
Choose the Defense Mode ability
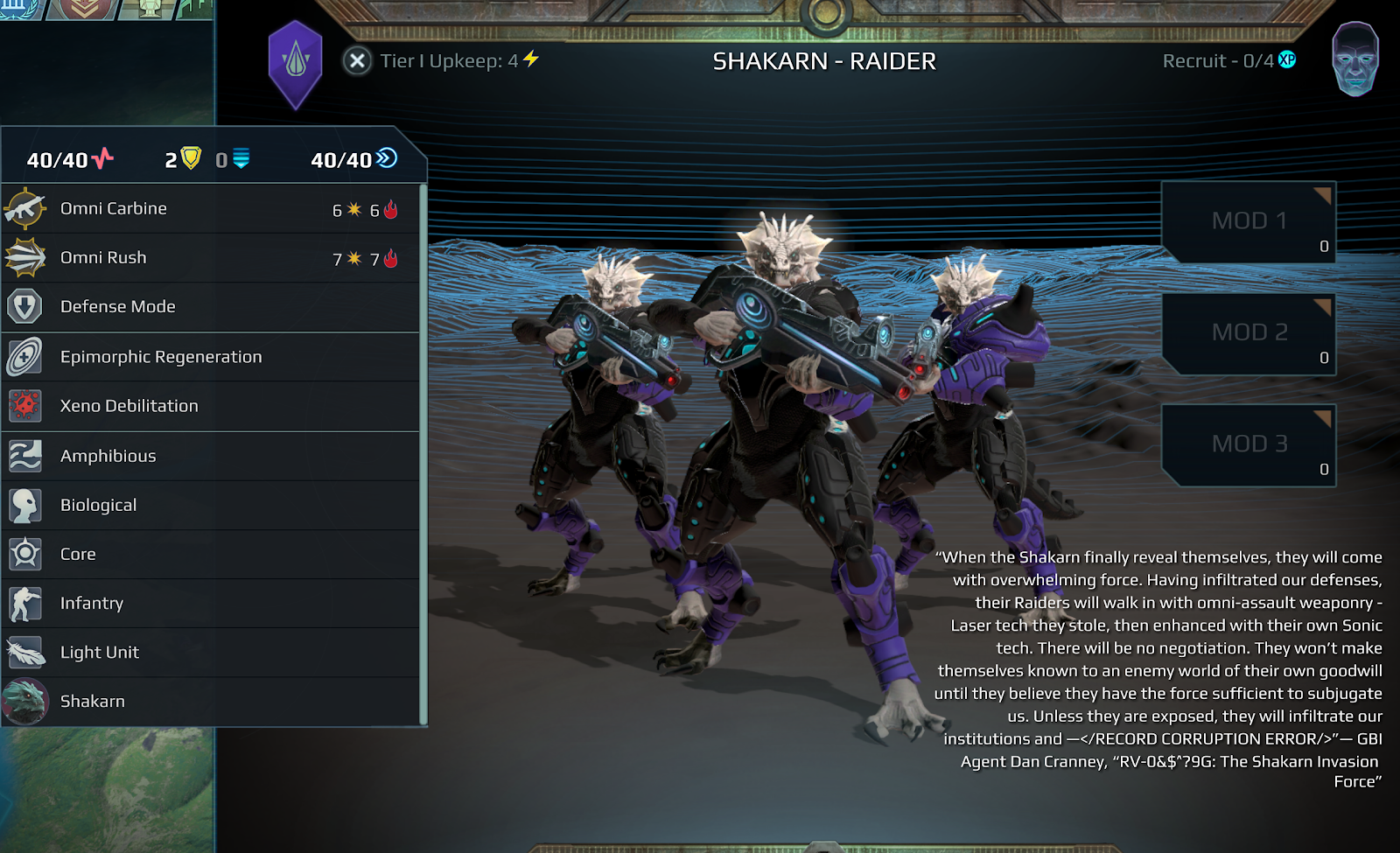[210, 307]
